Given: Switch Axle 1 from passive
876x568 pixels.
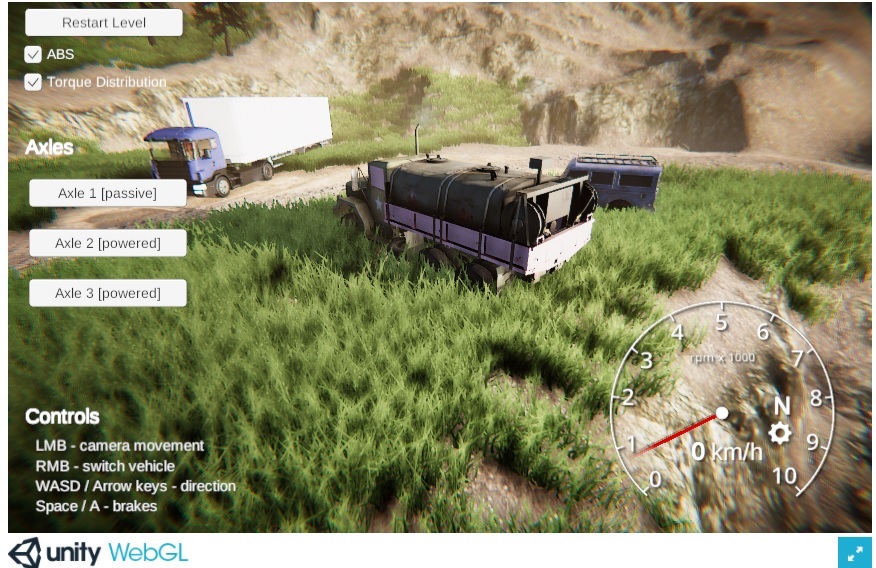Looking at the screenshot, I should click(x=107, y=193).
